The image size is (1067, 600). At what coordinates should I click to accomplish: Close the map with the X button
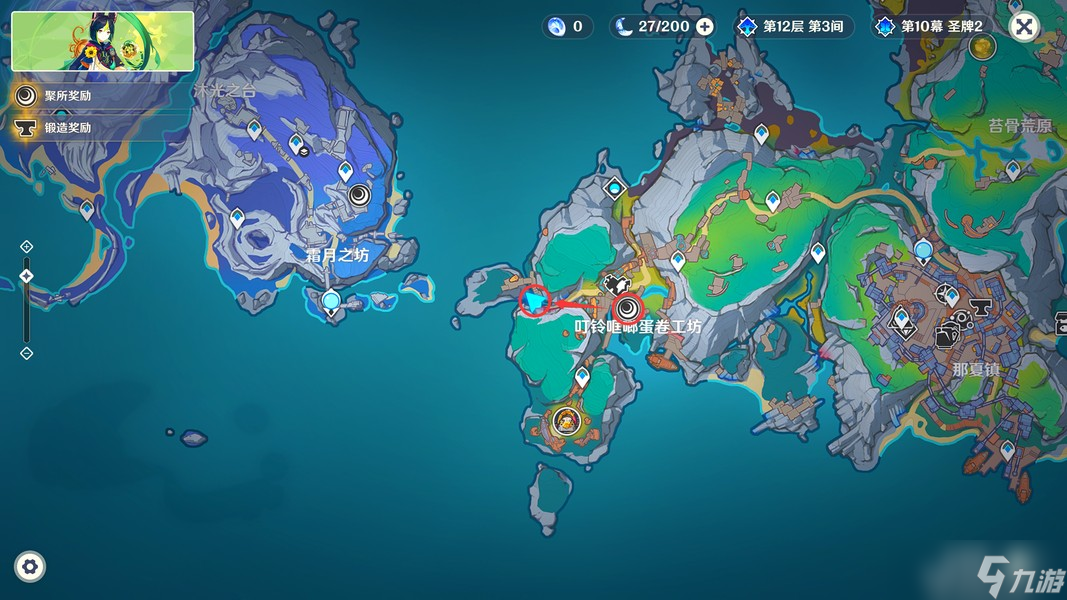coord(1023,26)
